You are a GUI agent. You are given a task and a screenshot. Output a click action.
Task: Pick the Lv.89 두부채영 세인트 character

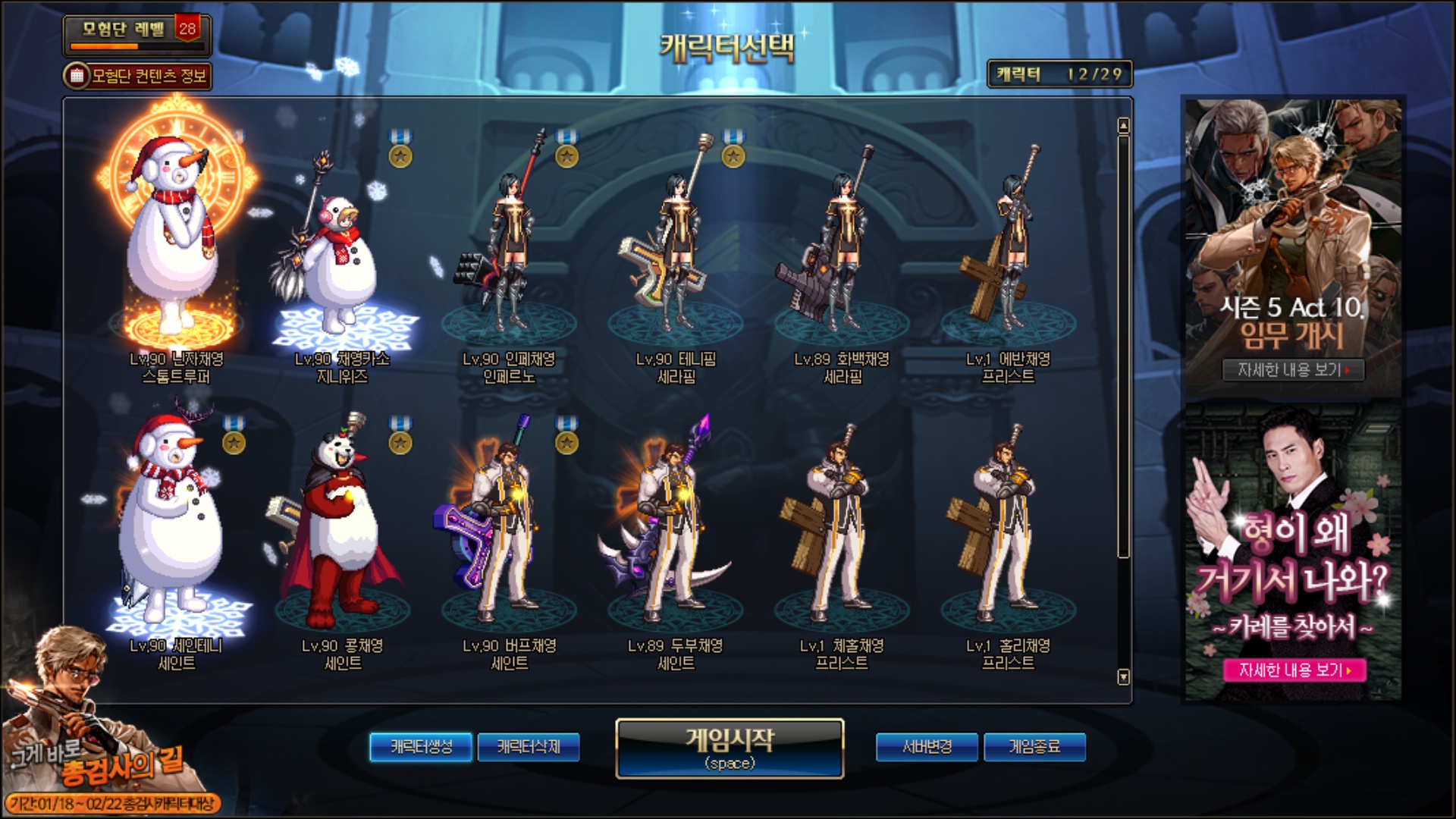tap(675, 531)
